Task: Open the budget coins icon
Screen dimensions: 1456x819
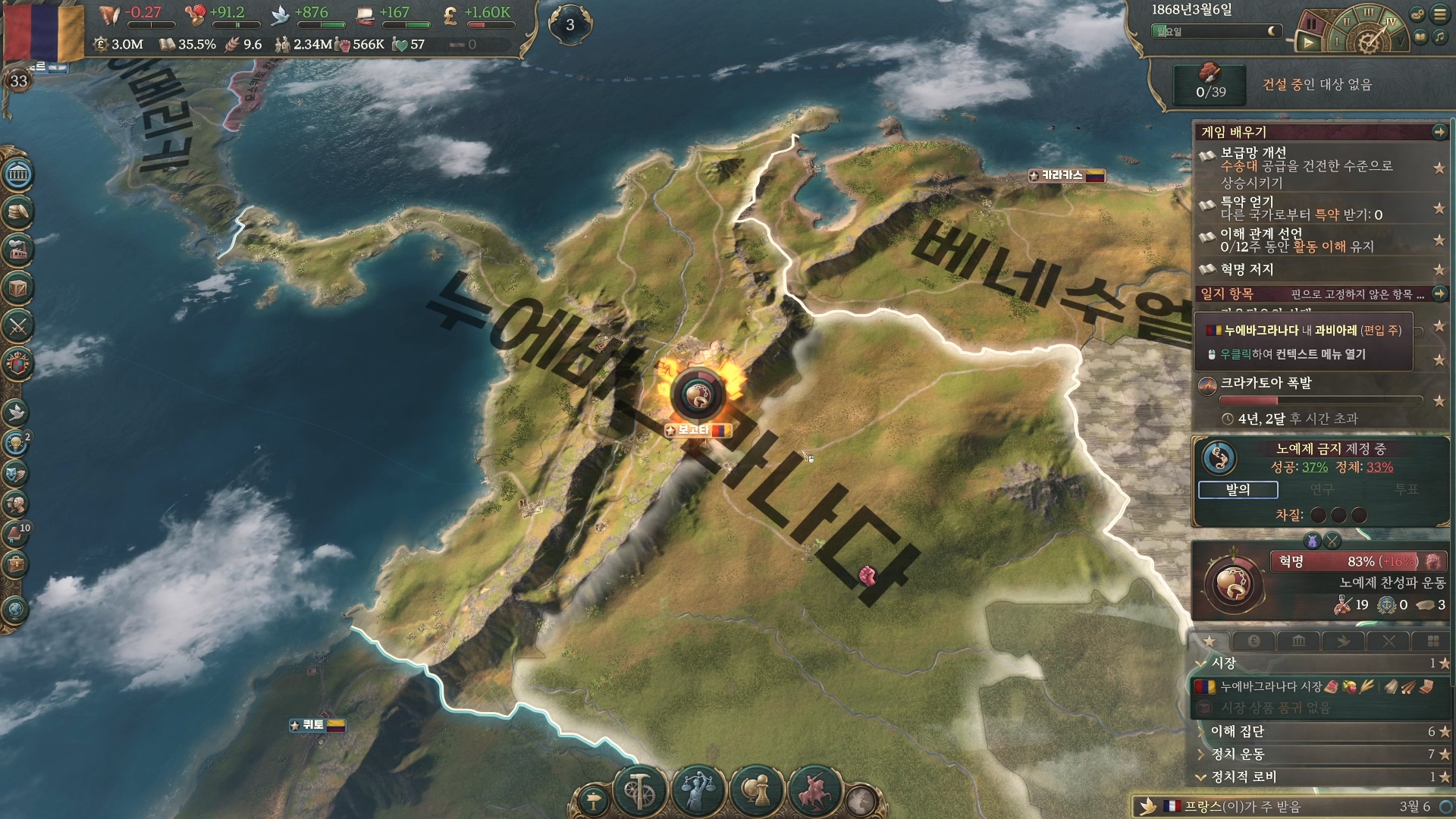Action: (18, 212)
